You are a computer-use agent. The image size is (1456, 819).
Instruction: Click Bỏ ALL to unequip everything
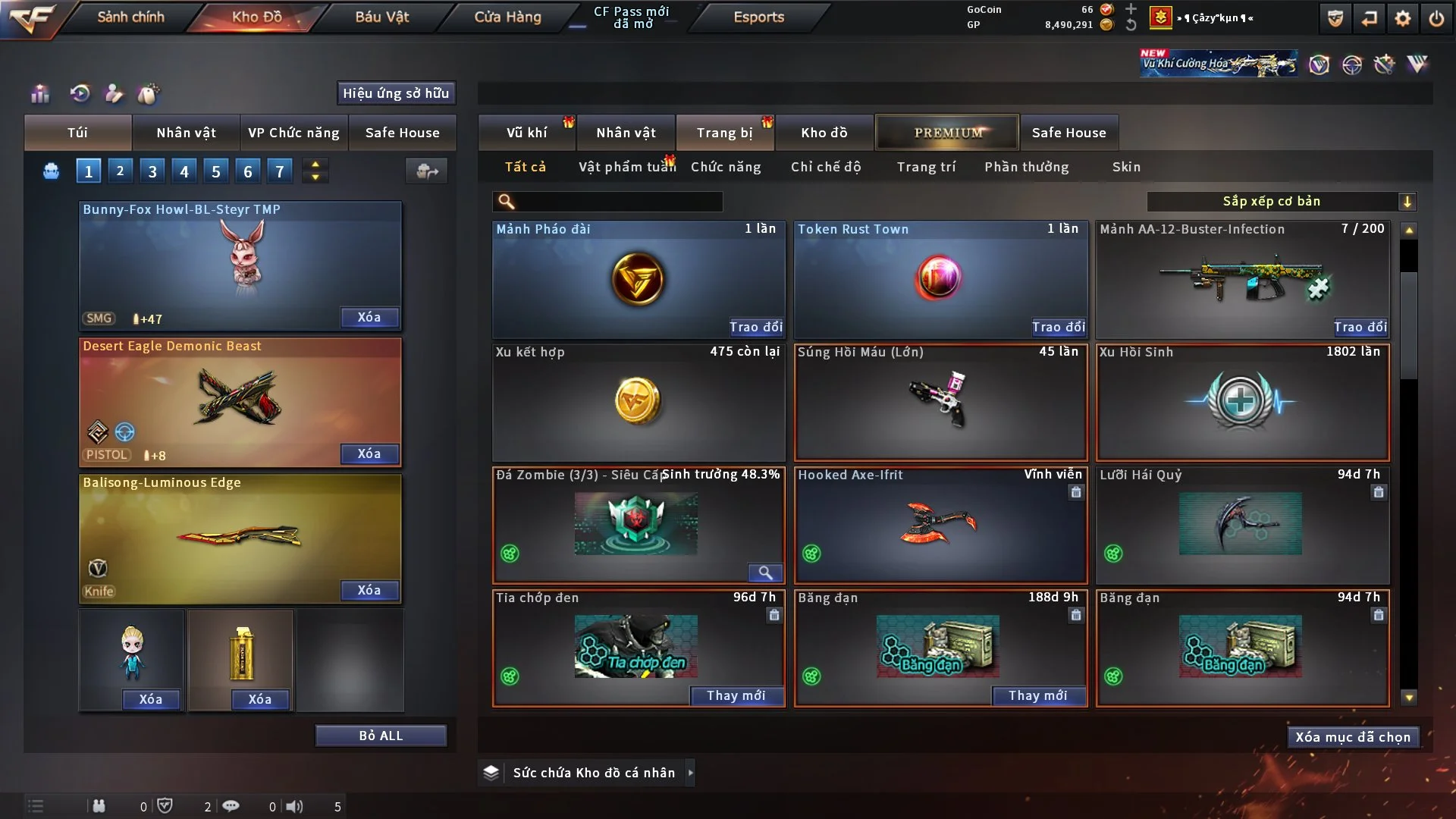[381, 736]
